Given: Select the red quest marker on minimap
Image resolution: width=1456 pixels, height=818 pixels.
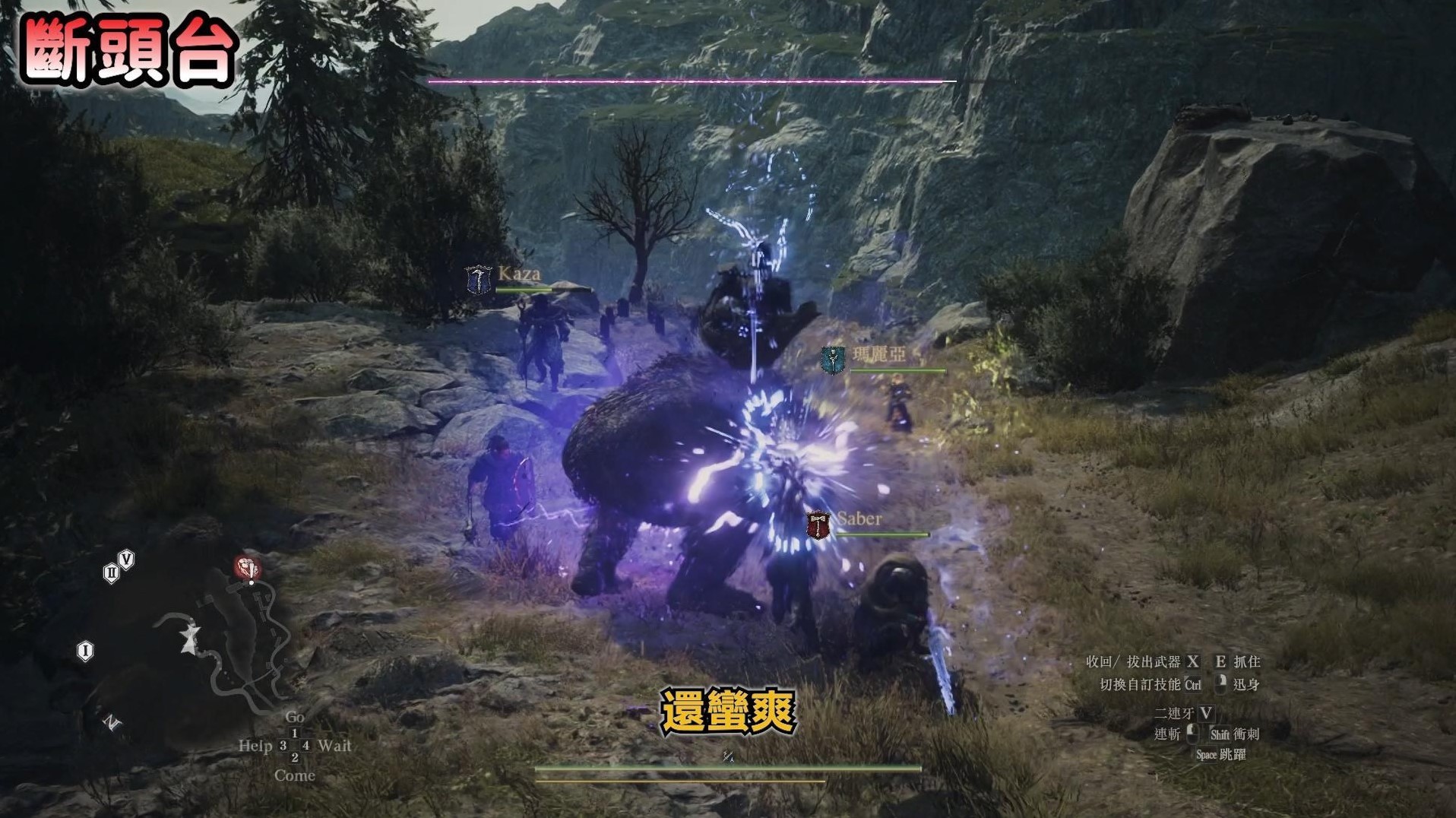Looking at the screenshot, I should coord(247,567).
